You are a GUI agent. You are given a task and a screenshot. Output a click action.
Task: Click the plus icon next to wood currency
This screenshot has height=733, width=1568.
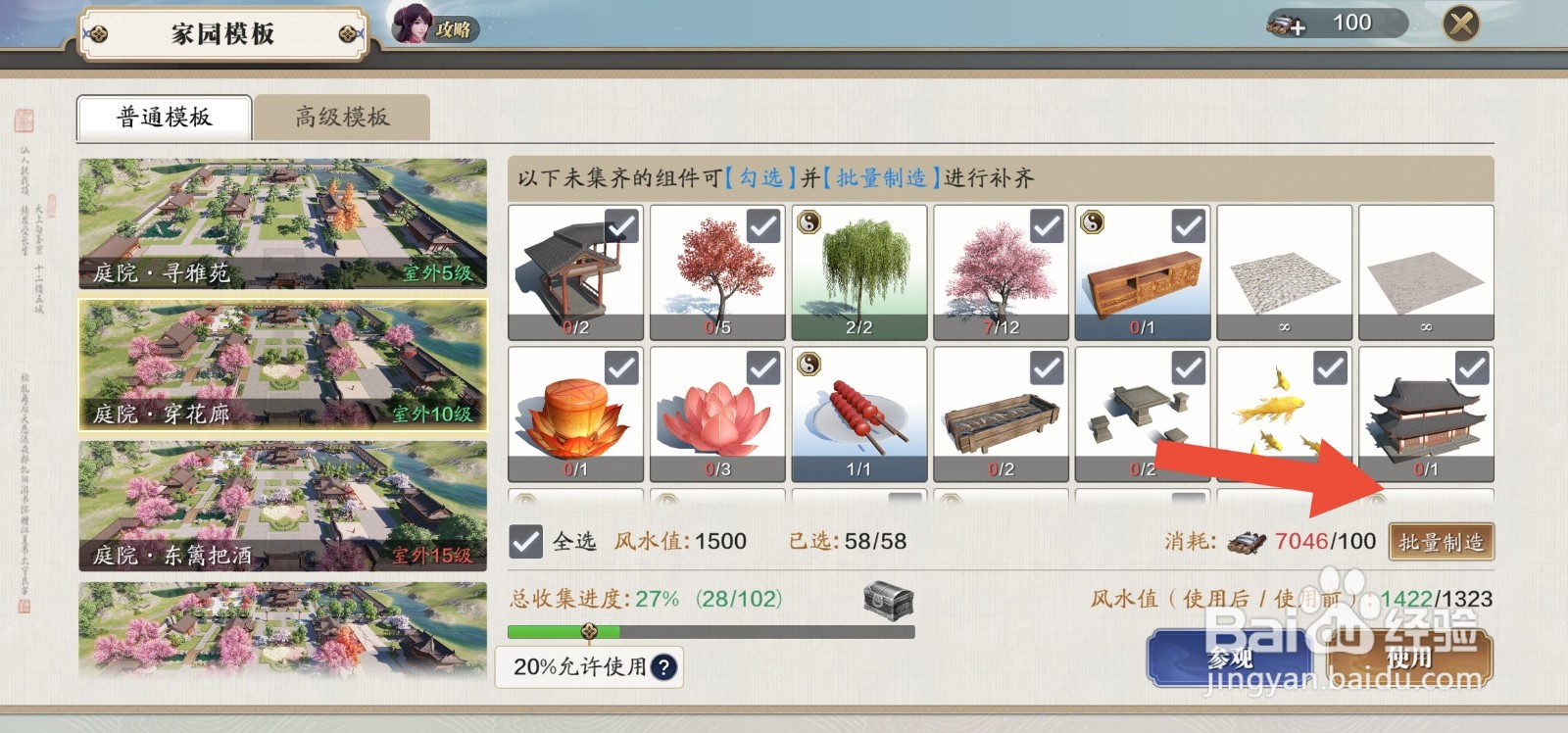[1298, 25]
